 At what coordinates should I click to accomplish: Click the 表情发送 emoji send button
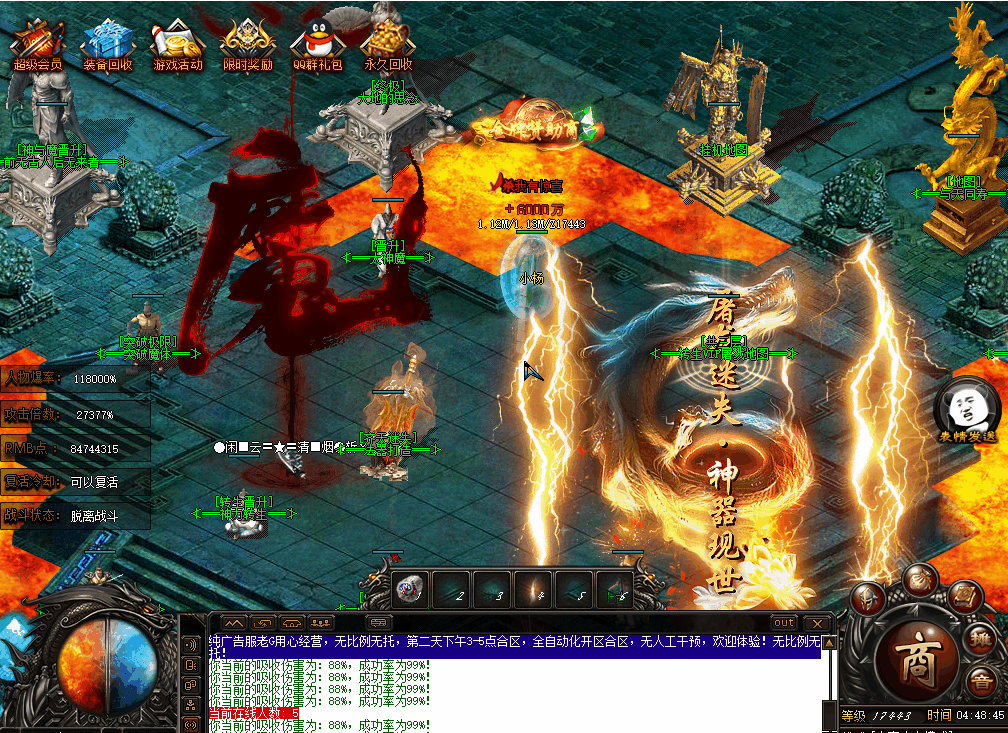pyautogui.click(x=967, y=410)
